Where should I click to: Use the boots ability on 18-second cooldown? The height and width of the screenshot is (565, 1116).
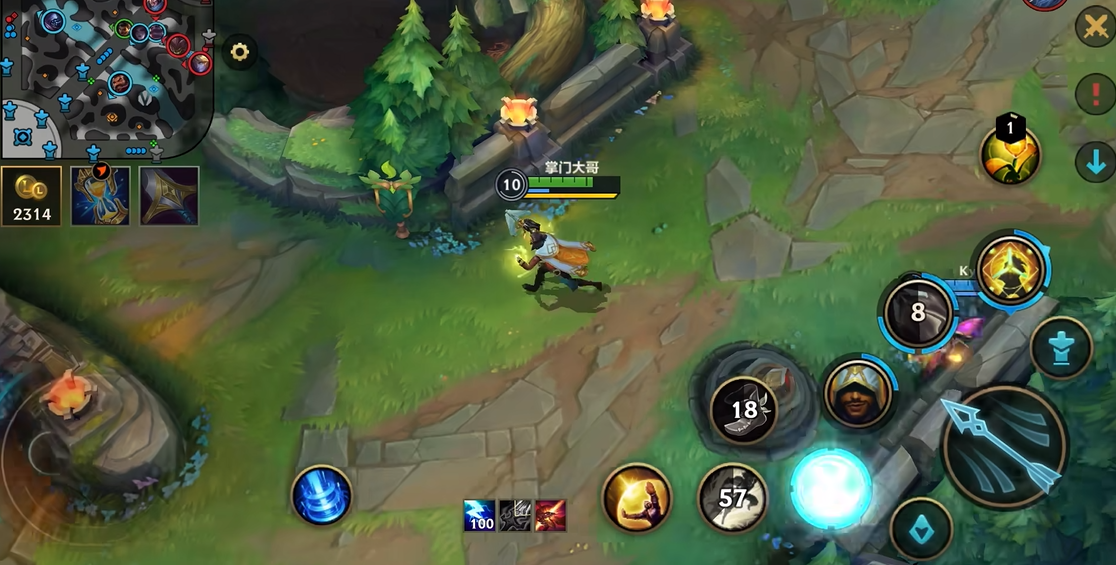tap(744, 409)
